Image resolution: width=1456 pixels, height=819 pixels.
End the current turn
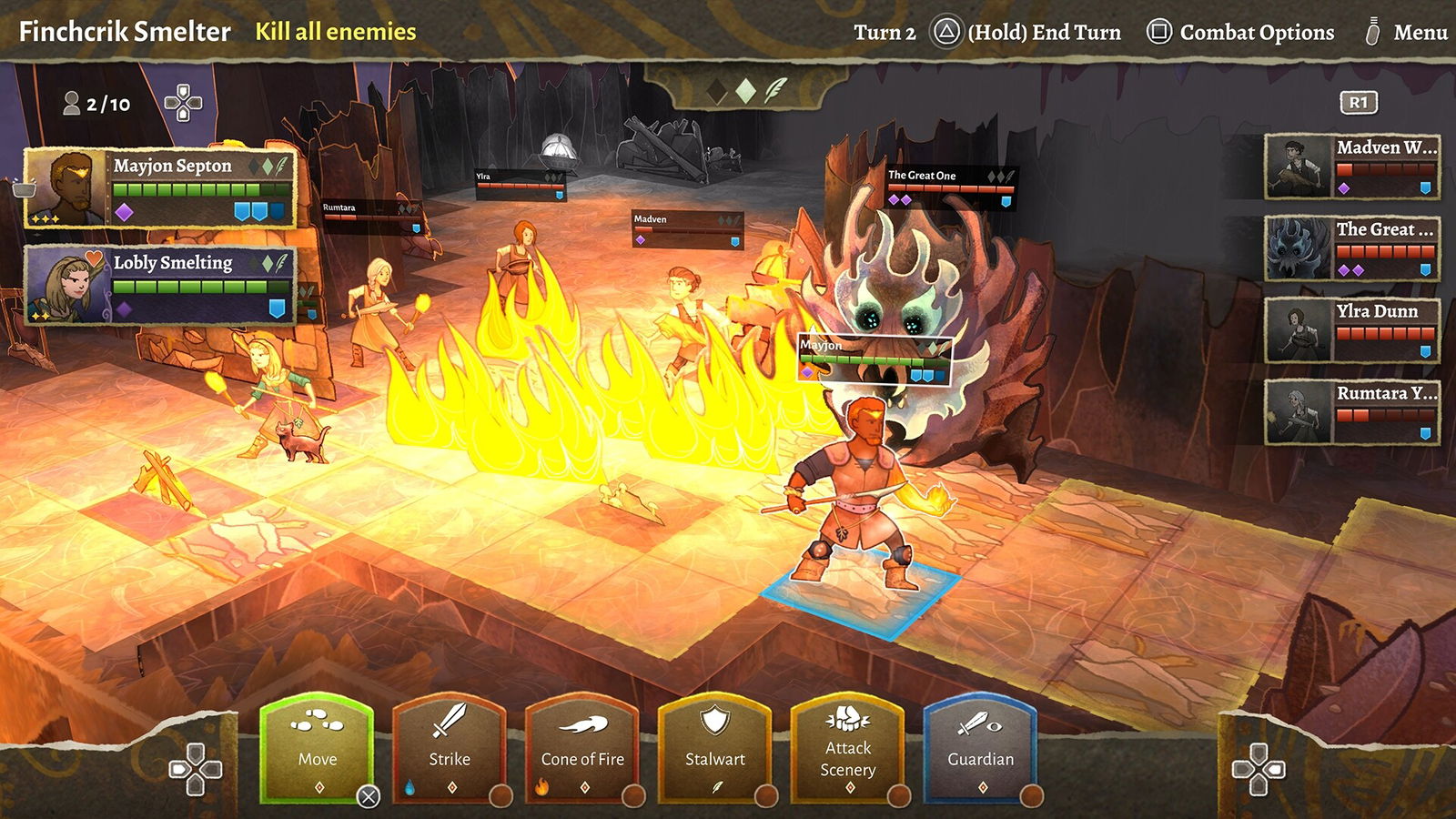1026,33
